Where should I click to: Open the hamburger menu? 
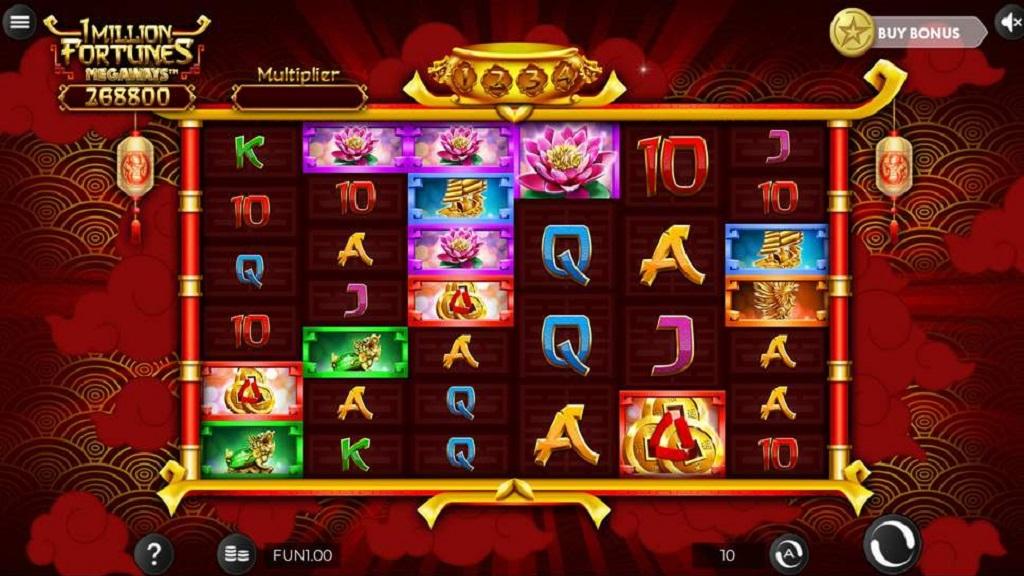(x=19, y=21)
